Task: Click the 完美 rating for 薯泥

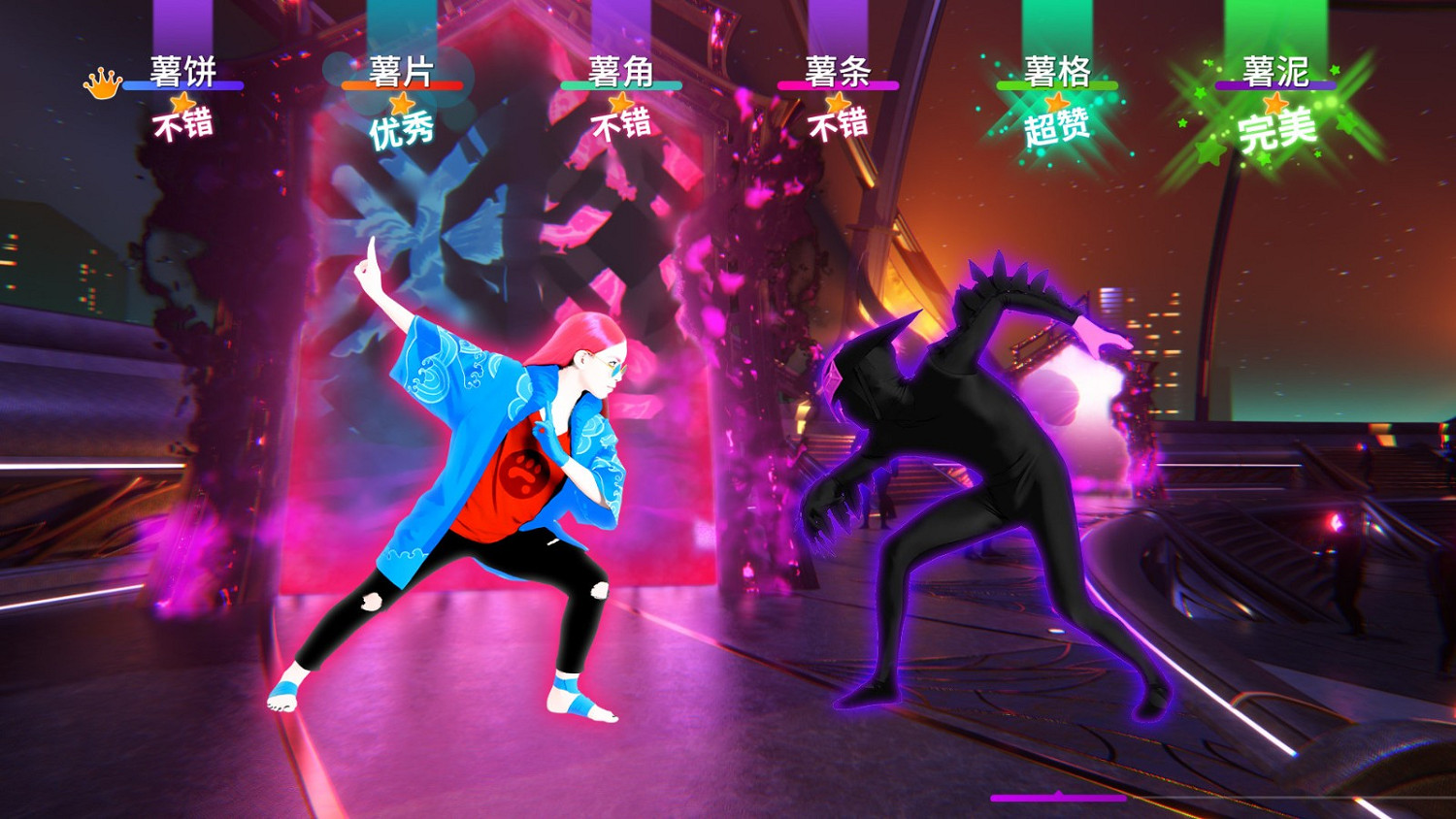Action: tap(1277, 133)
